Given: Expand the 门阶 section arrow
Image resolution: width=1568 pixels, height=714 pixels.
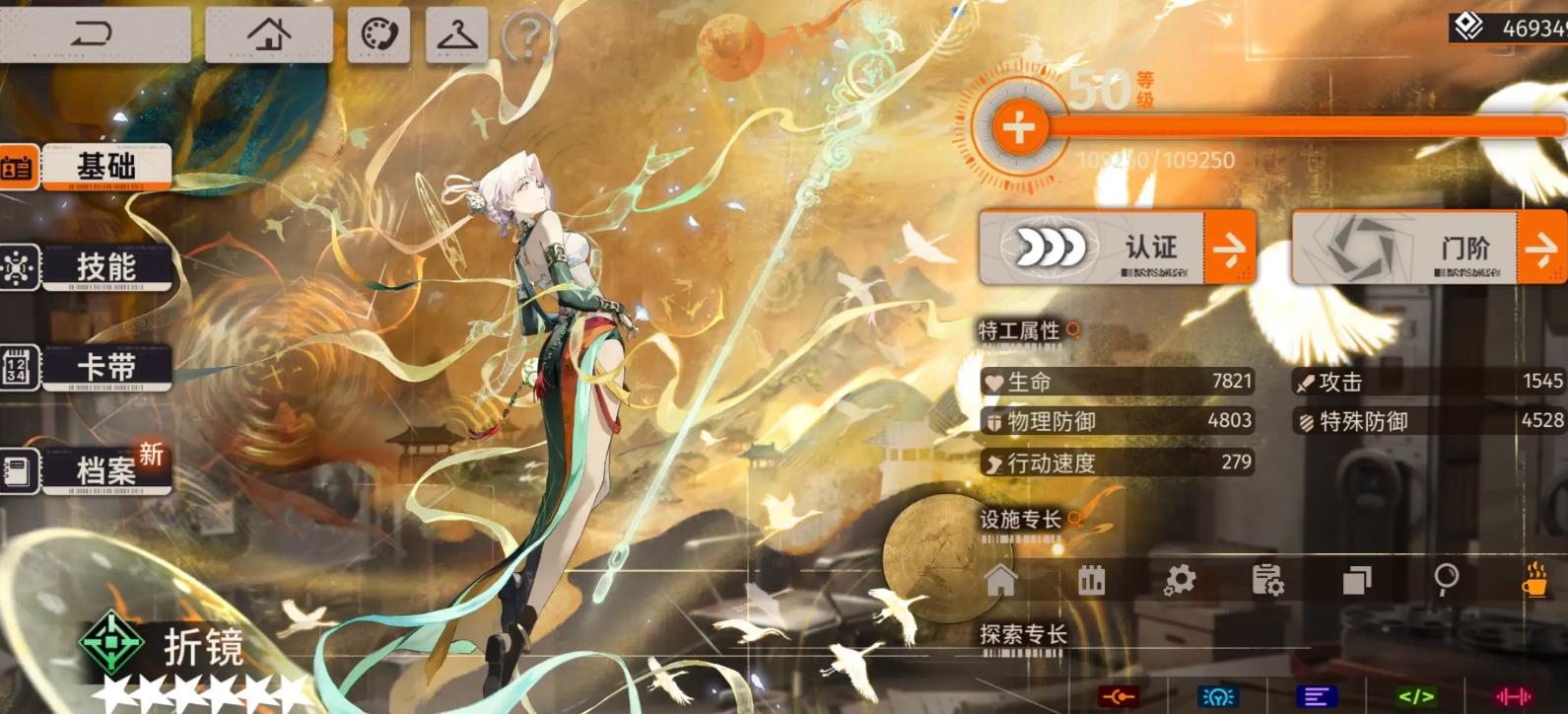Looking at the screenshot, I should 1541,247.
